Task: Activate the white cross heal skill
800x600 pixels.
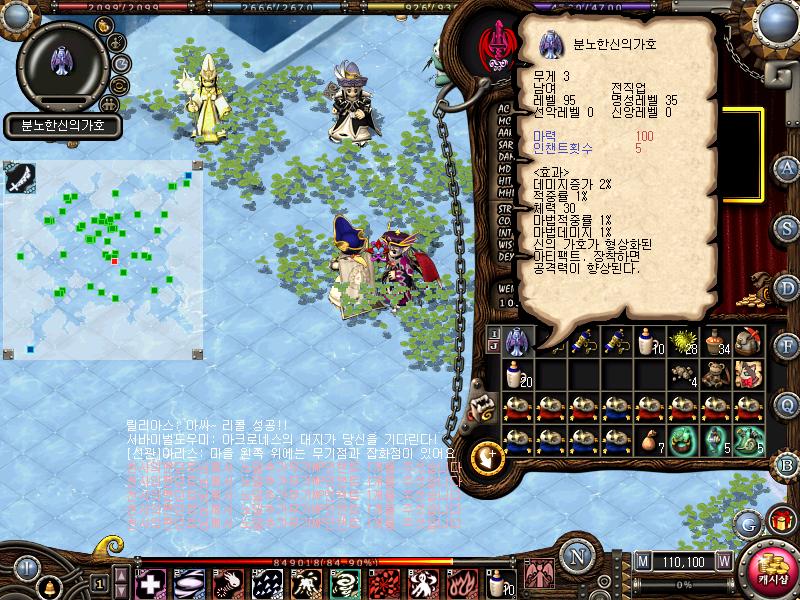Action: click(150, 581)
